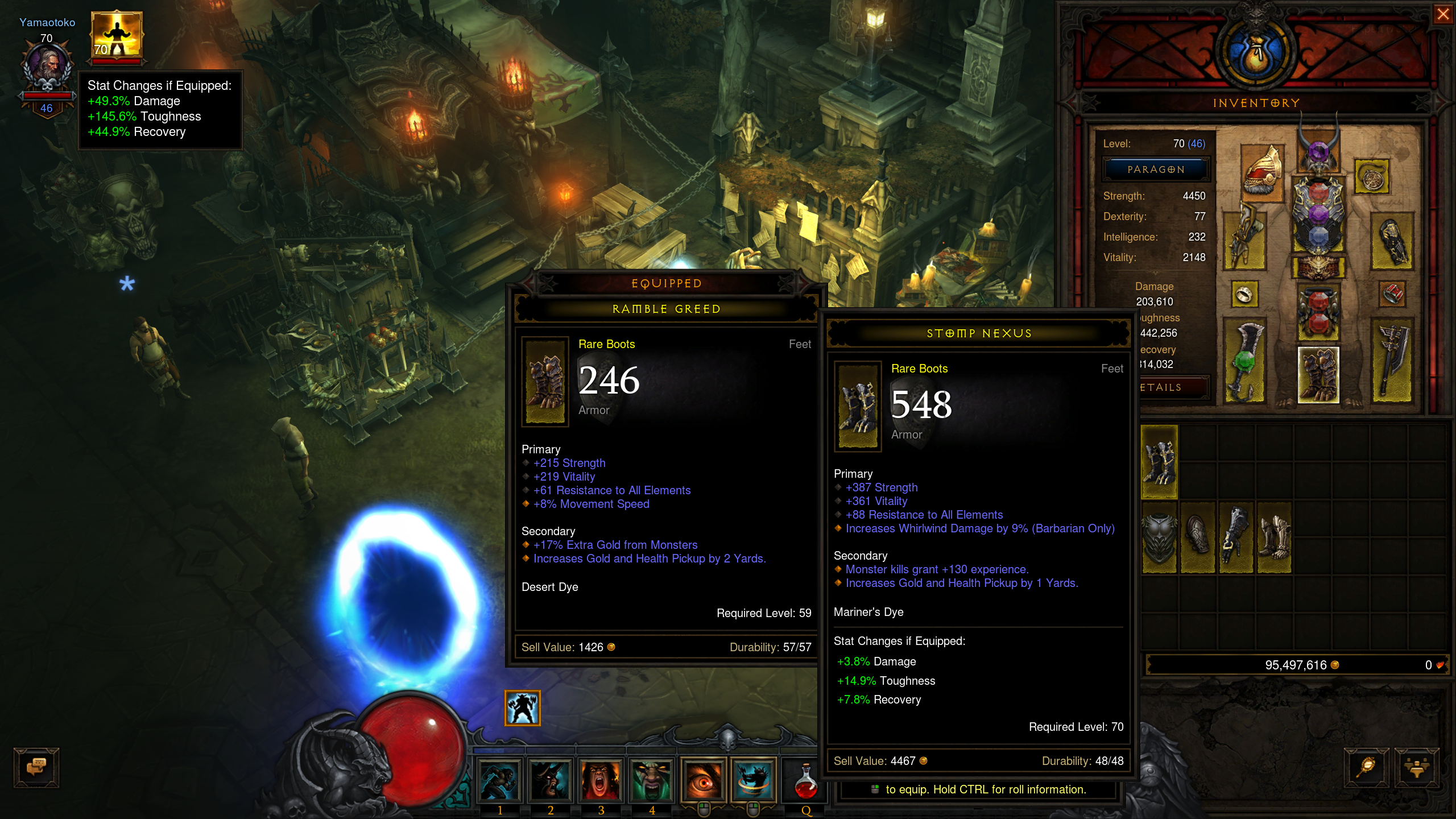Select the chest armor item in the bag
The width and height of the screenshot is (1456, 819).
click(x=1159, y=537)
